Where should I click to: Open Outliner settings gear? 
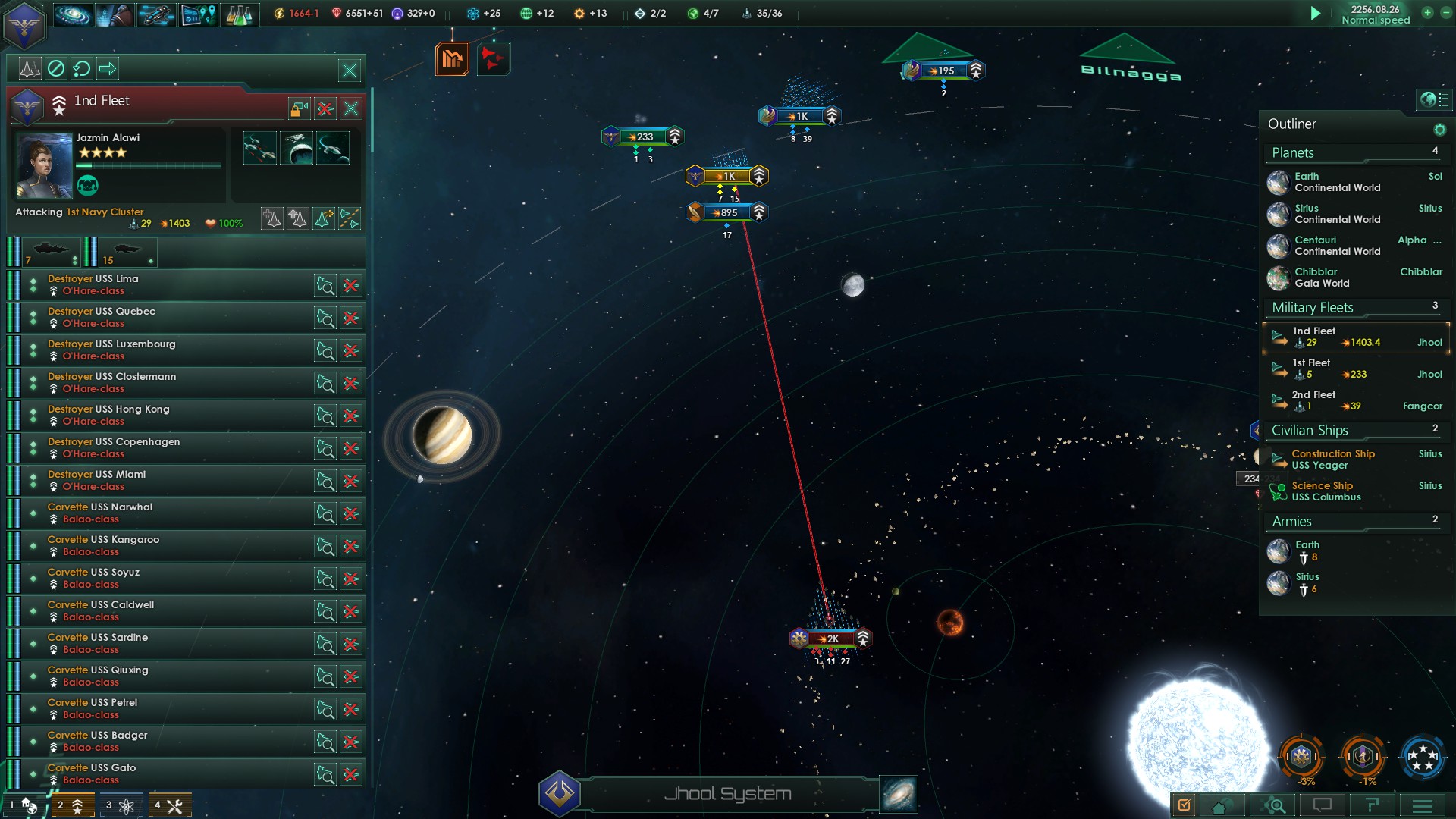click(1439, 130)
